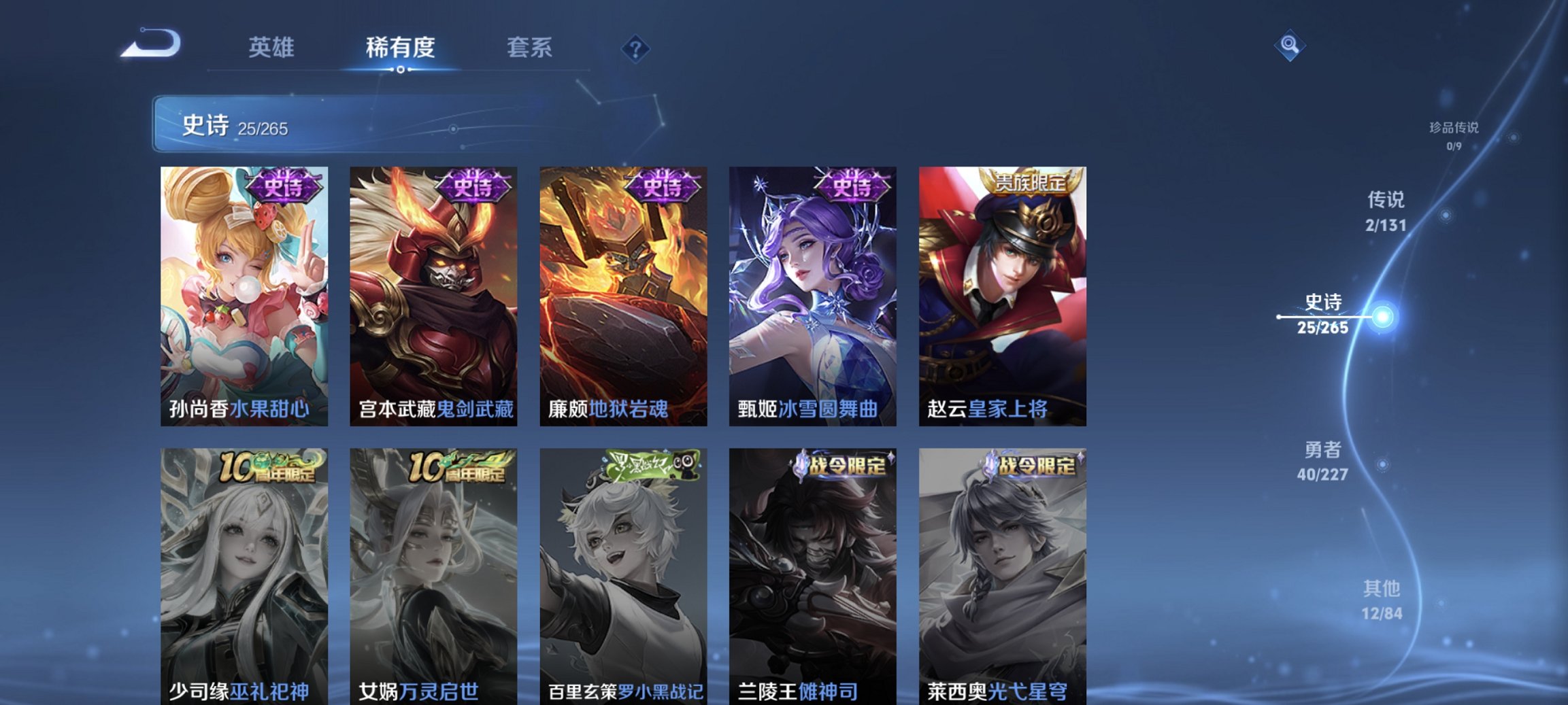Click the help question mark icon beside tabs
The height and width of the screenshot is (705, 1568).
(x=634, y=48)
